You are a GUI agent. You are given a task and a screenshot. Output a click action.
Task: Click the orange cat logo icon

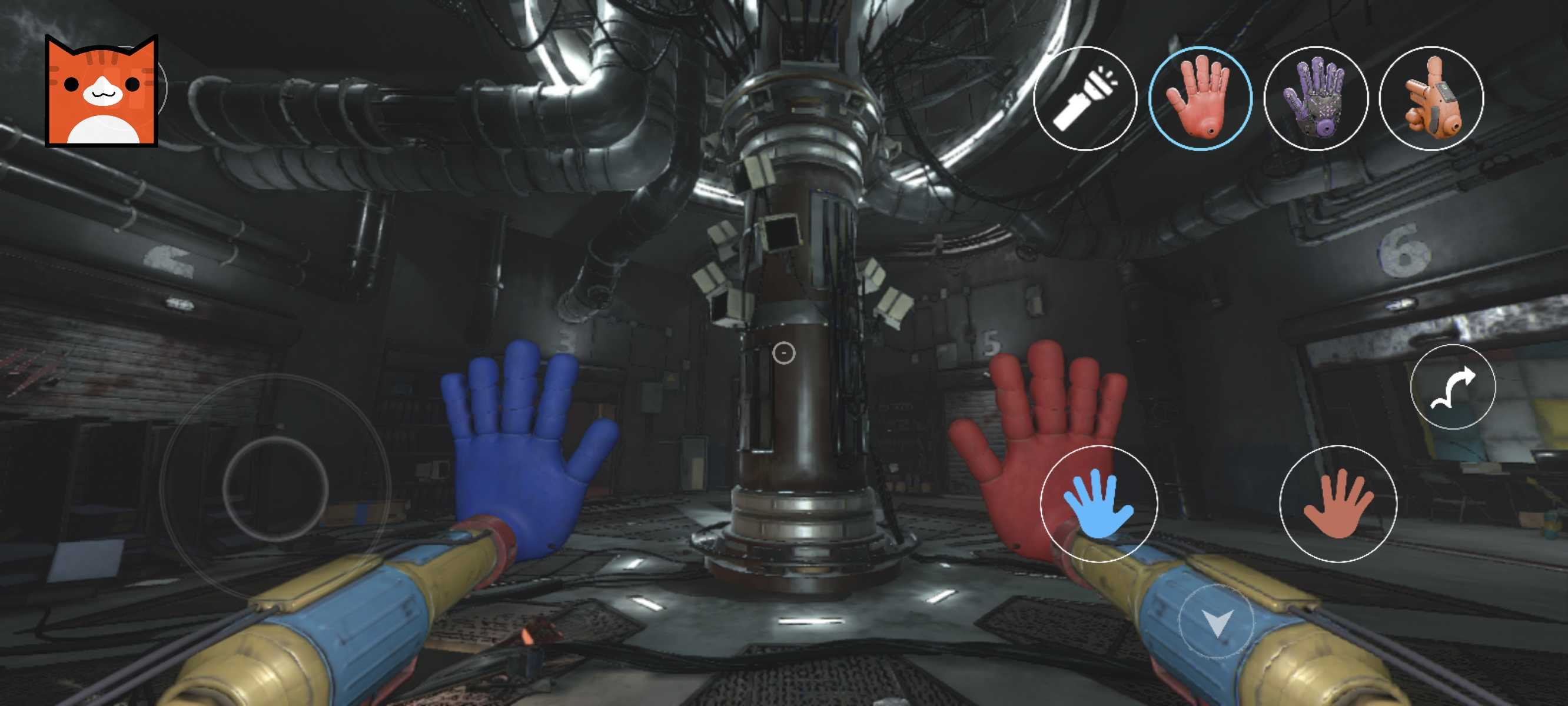click(x=102, y=91)
